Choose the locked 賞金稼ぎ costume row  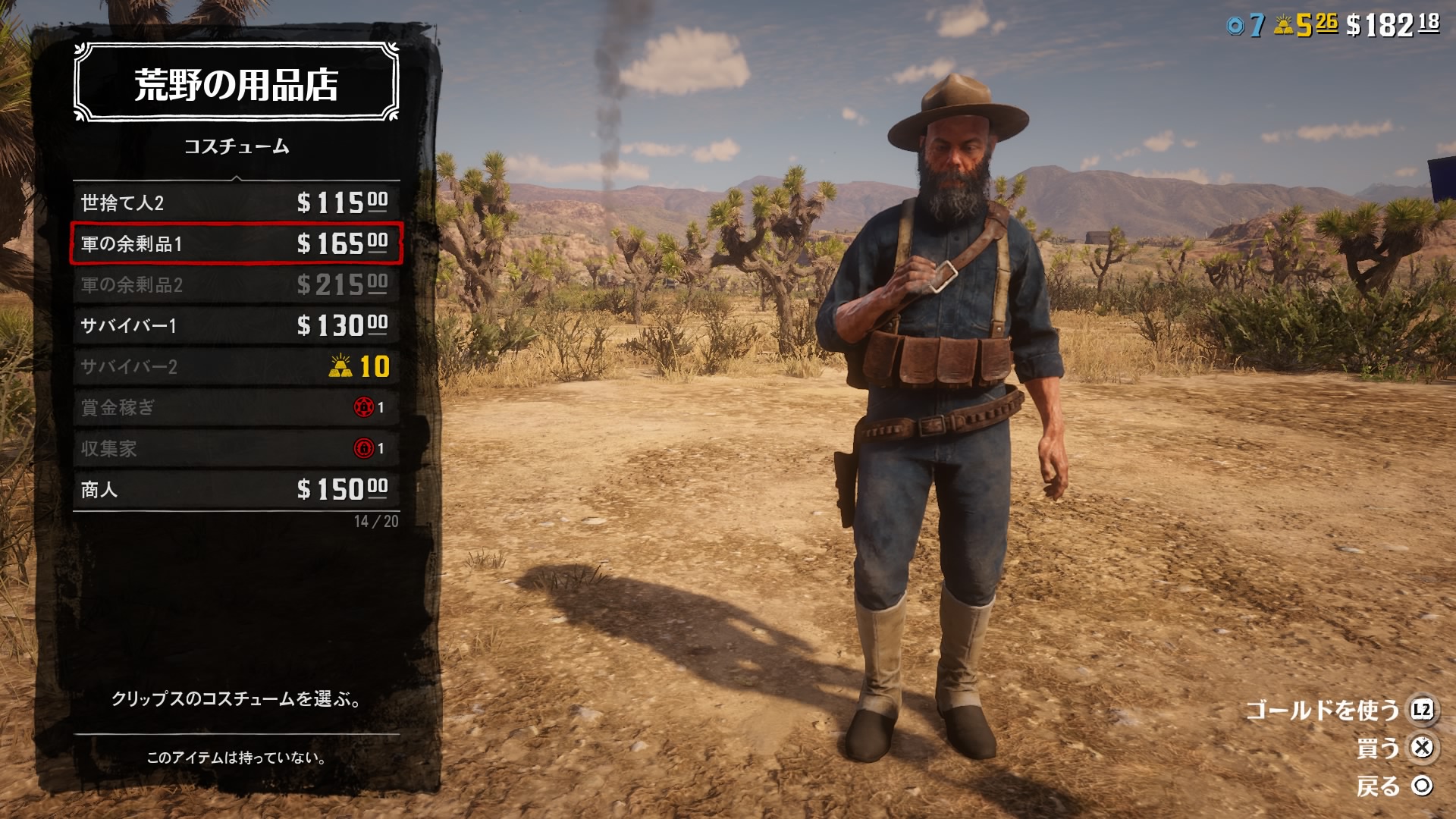[x=236, y=407]
